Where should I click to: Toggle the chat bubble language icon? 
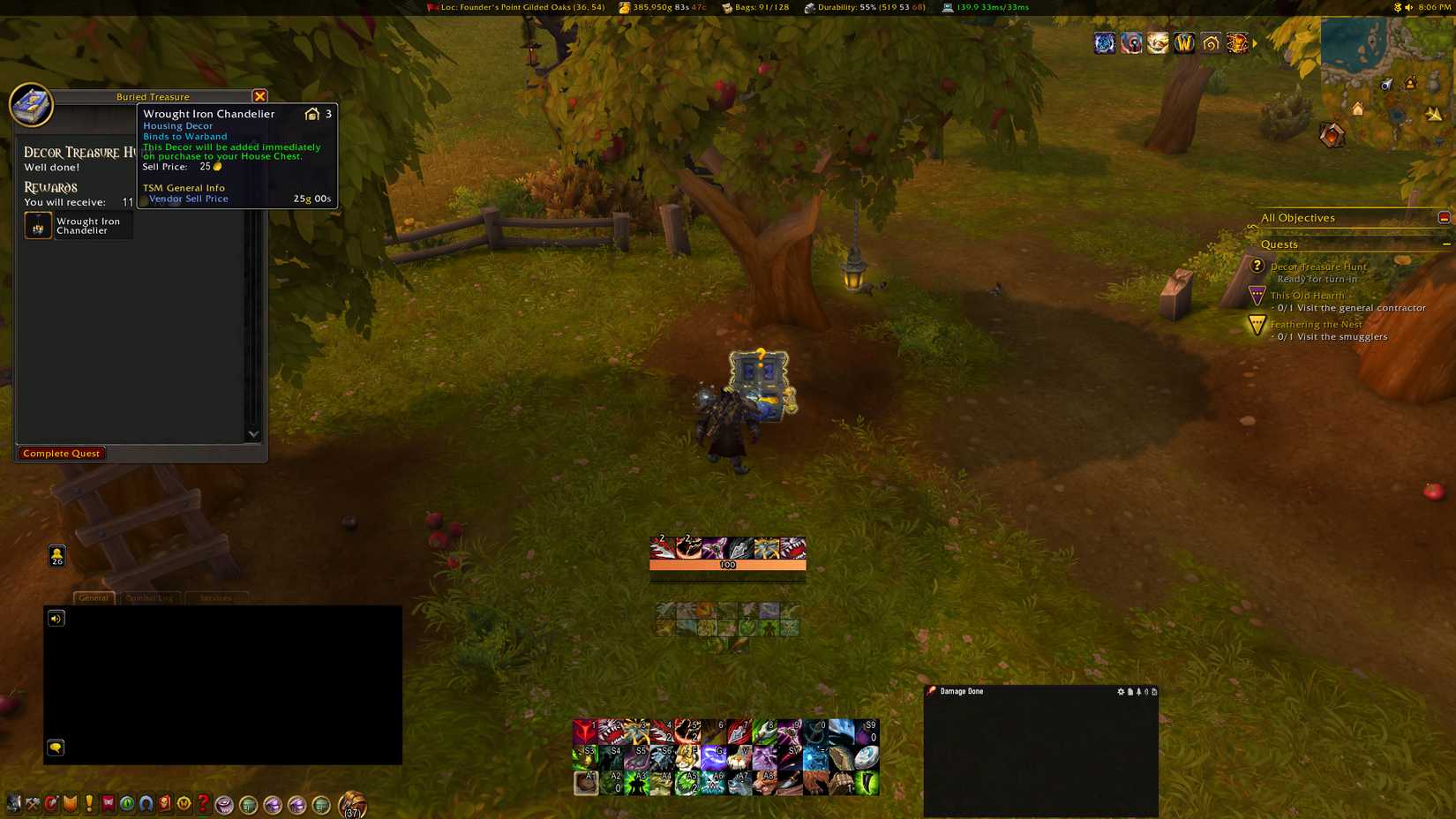[x=56, y=748]
